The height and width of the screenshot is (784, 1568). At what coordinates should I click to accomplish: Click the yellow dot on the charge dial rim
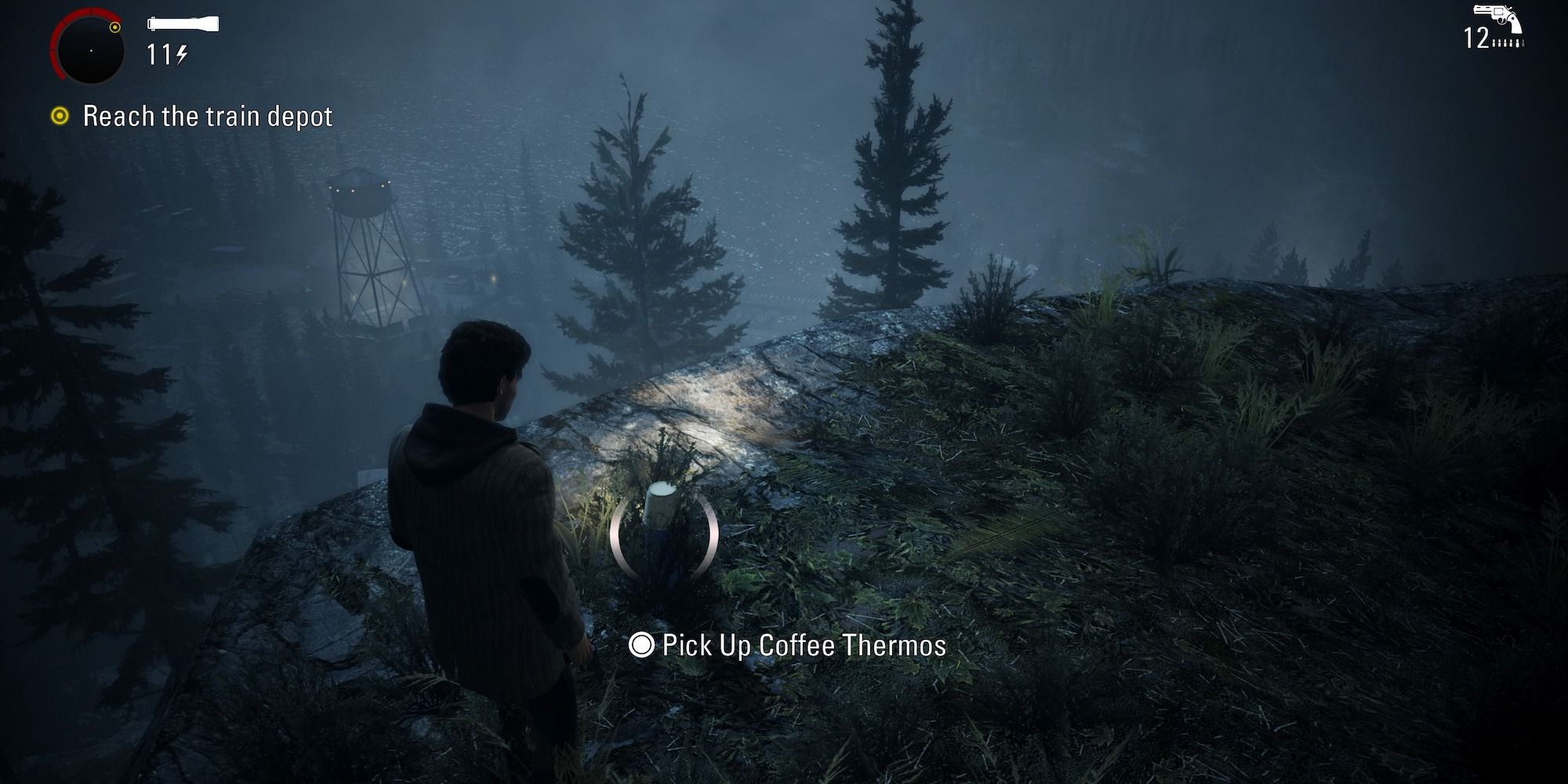114,28
